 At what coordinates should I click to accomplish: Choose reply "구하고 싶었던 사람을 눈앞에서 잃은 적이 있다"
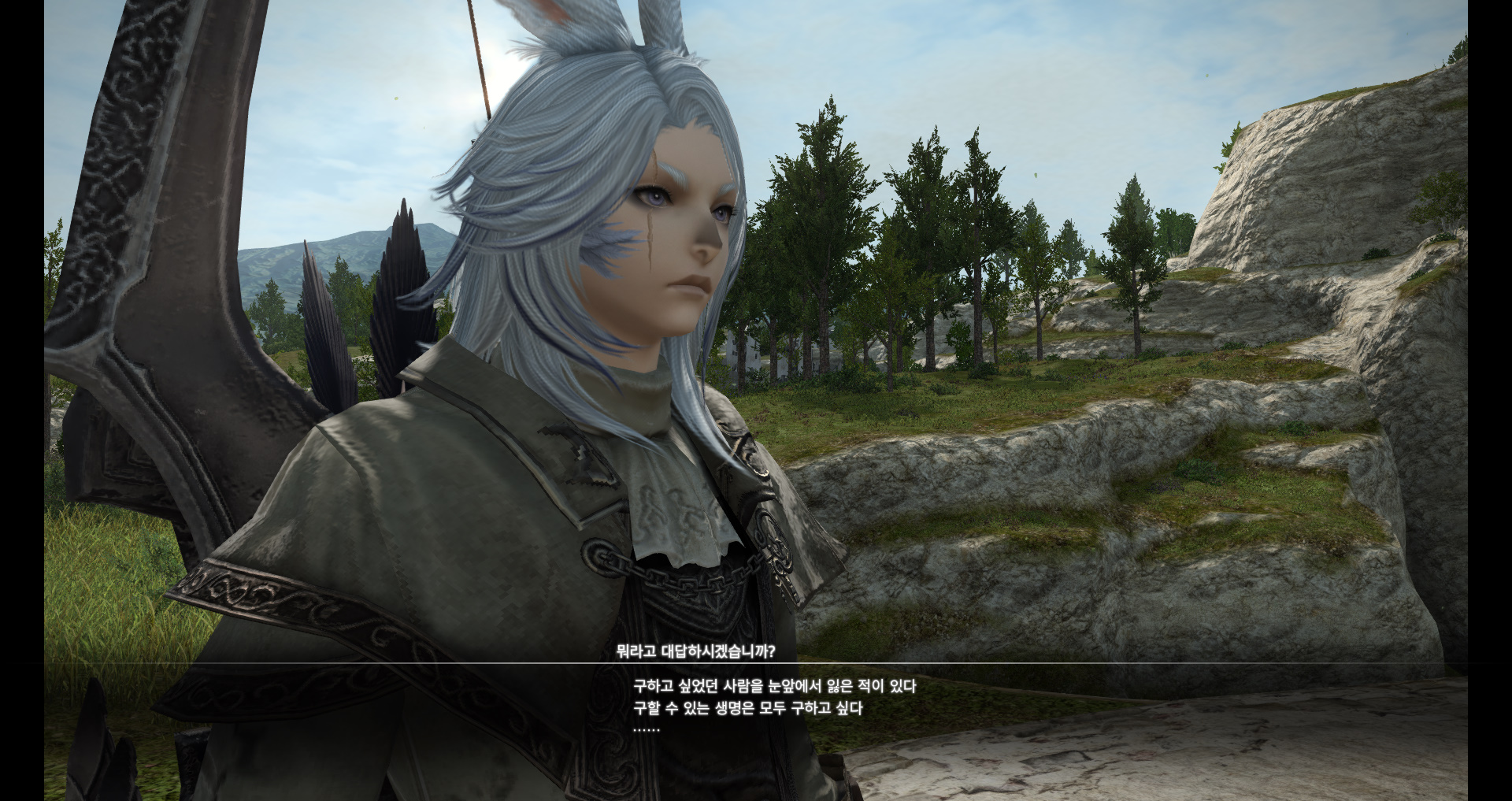(x=774, y=687)
